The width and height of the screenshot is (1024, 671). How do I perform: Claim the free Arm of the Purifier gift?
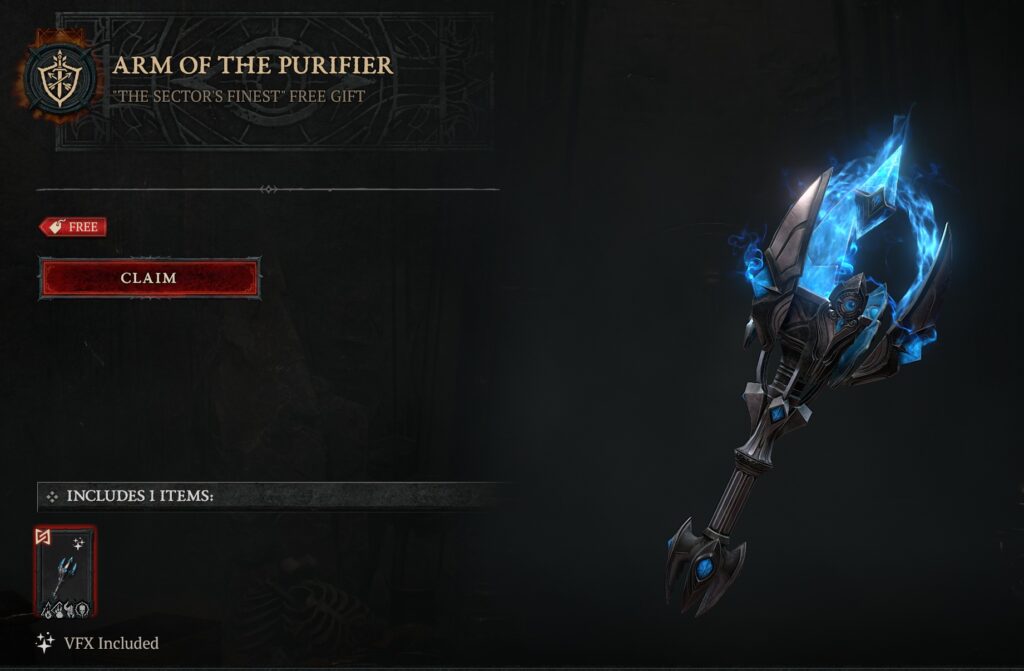point(149,278)
